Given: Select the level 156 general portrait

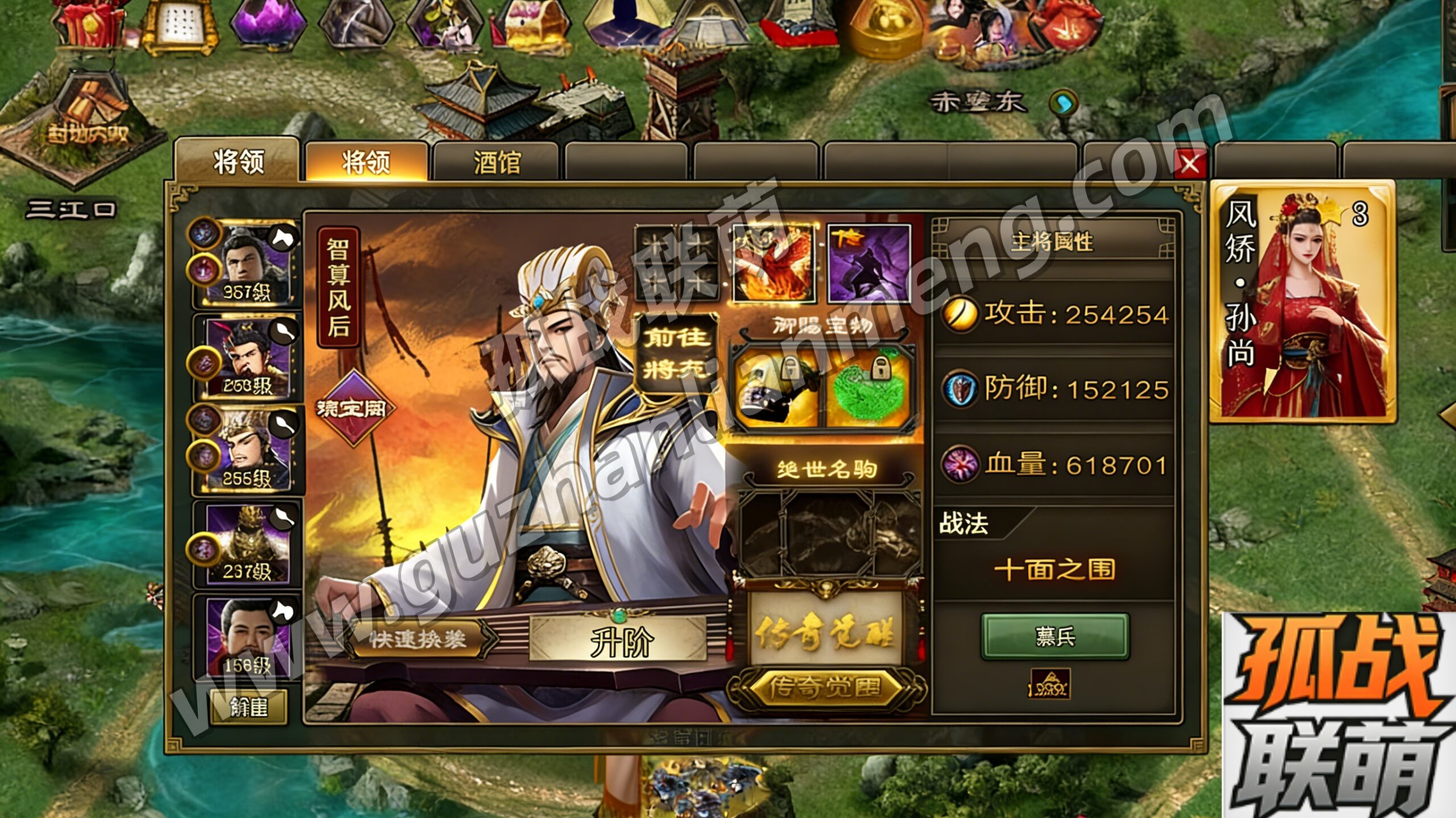Looking at the screenshot, I should [x=249, y=638].
